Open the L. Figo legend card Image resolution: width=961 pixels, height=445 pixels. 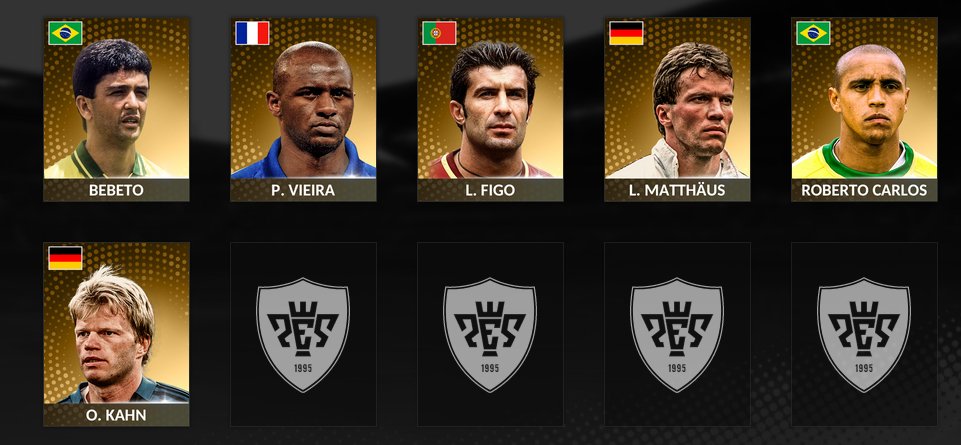(x=490, y=109)
